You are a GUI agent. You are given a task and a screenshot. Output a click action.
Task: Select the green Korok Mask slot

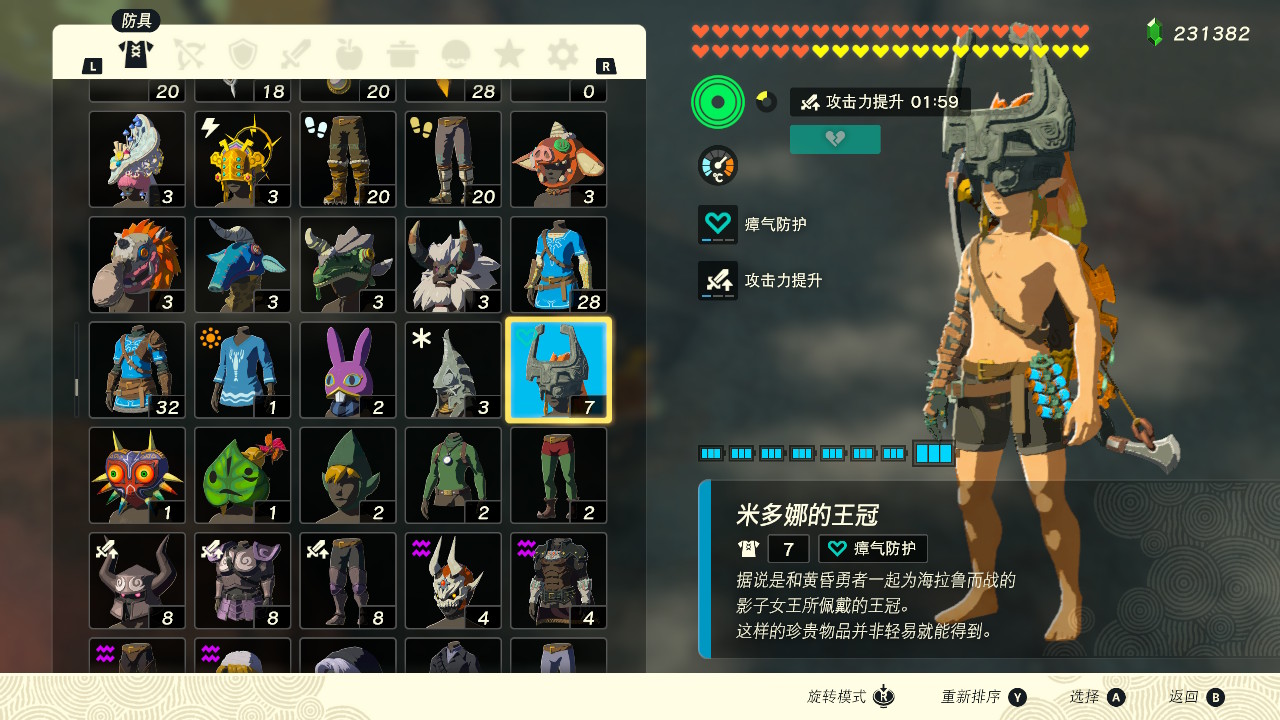click(243, 475)
